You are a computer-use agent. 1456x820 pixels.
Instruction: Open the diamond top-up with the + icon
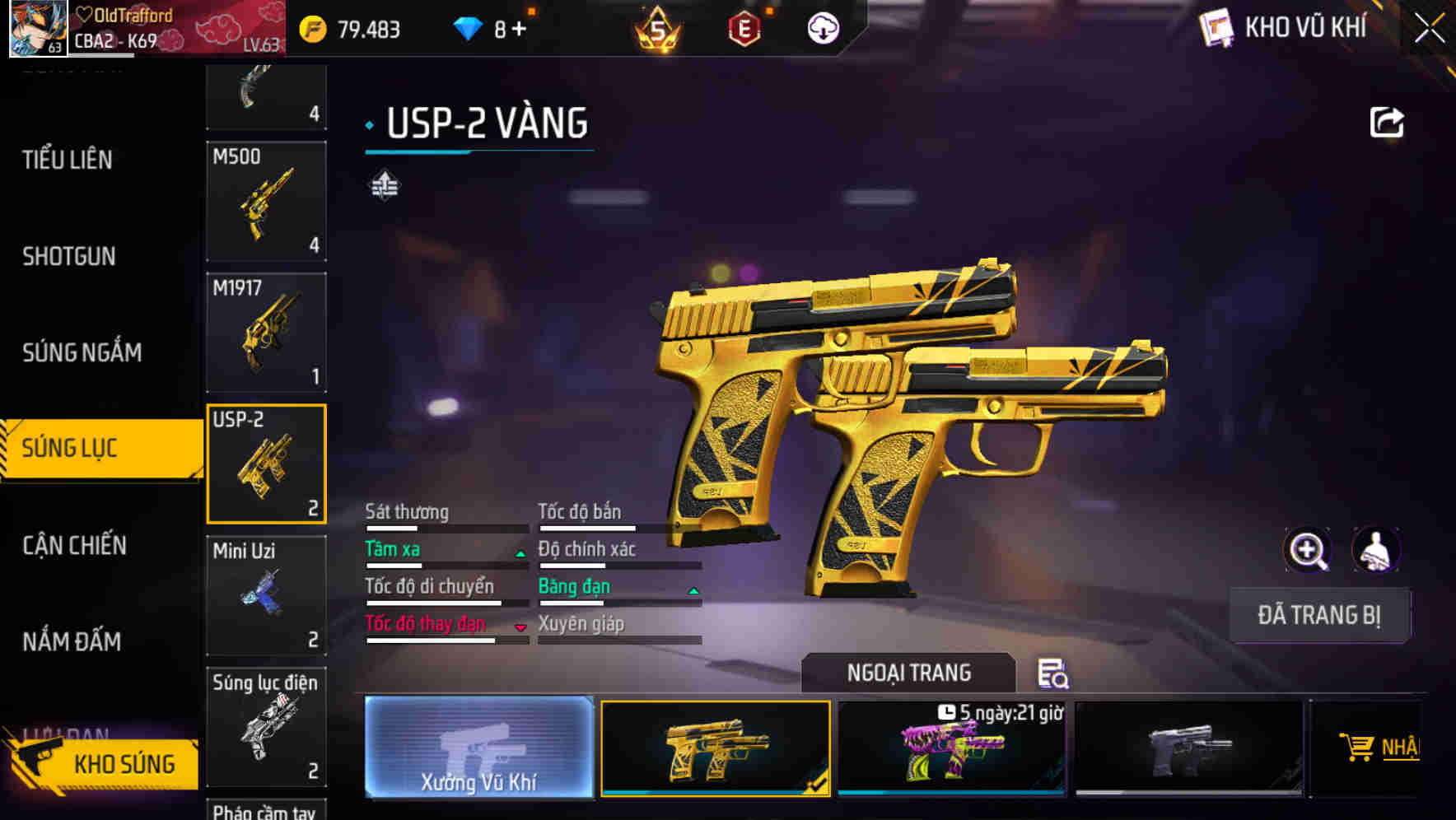coord(519,30)
